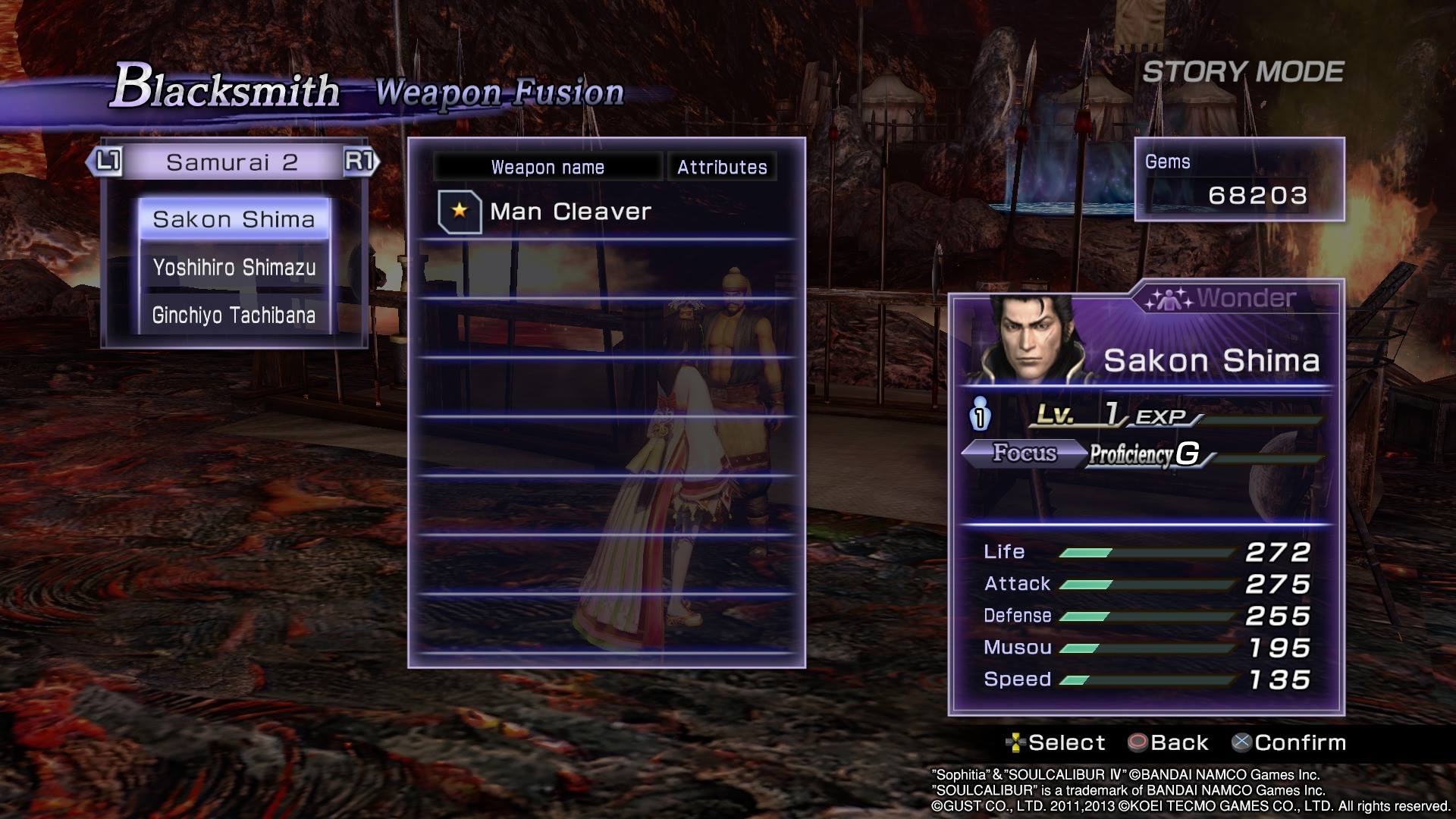1456x819 pixels.
Task: Switch to the Attributes tab
Action: (720, 167)
